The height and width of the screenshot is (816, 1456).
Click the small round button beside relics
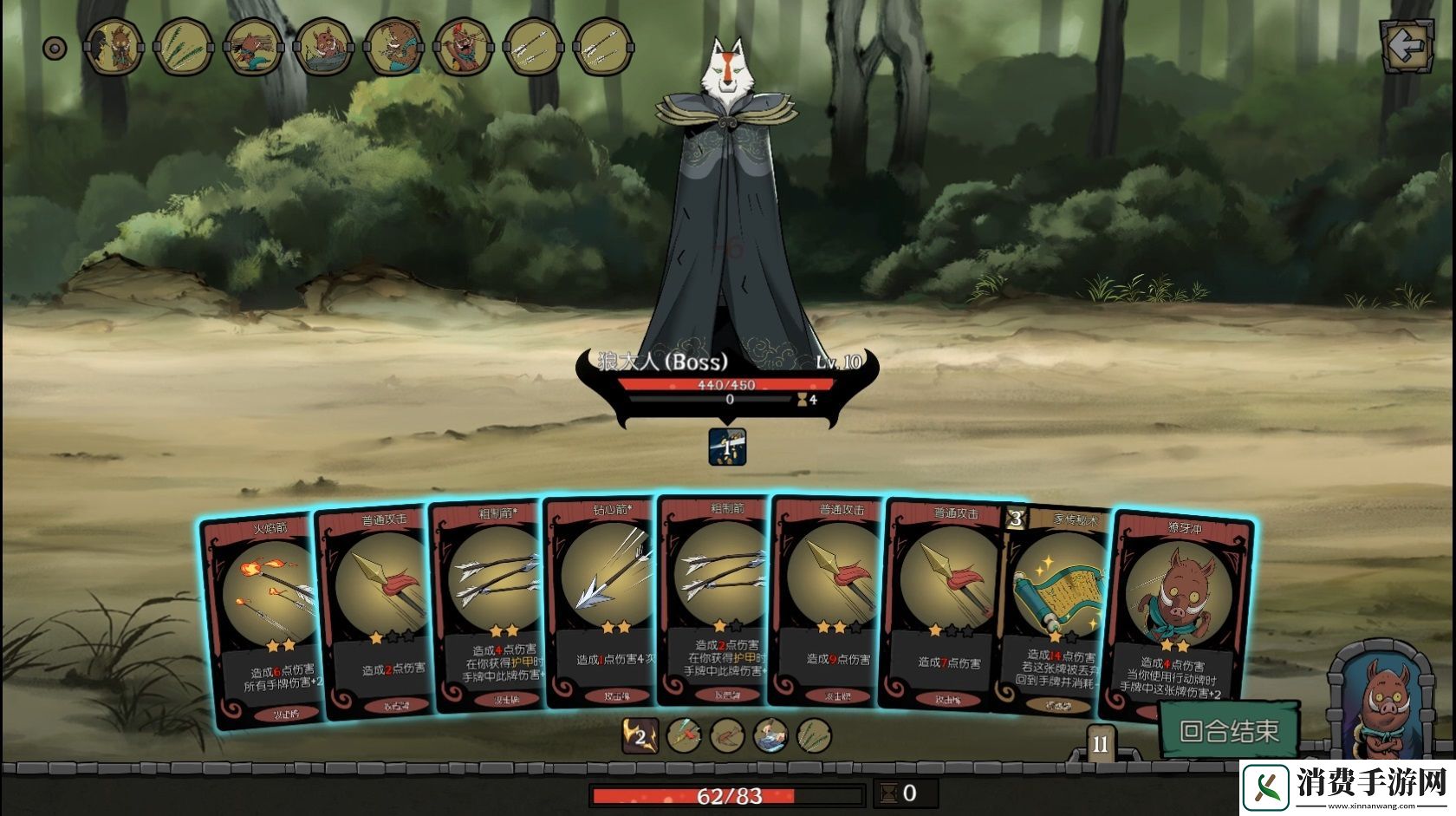pyautogui.click(x=55, y=48)
